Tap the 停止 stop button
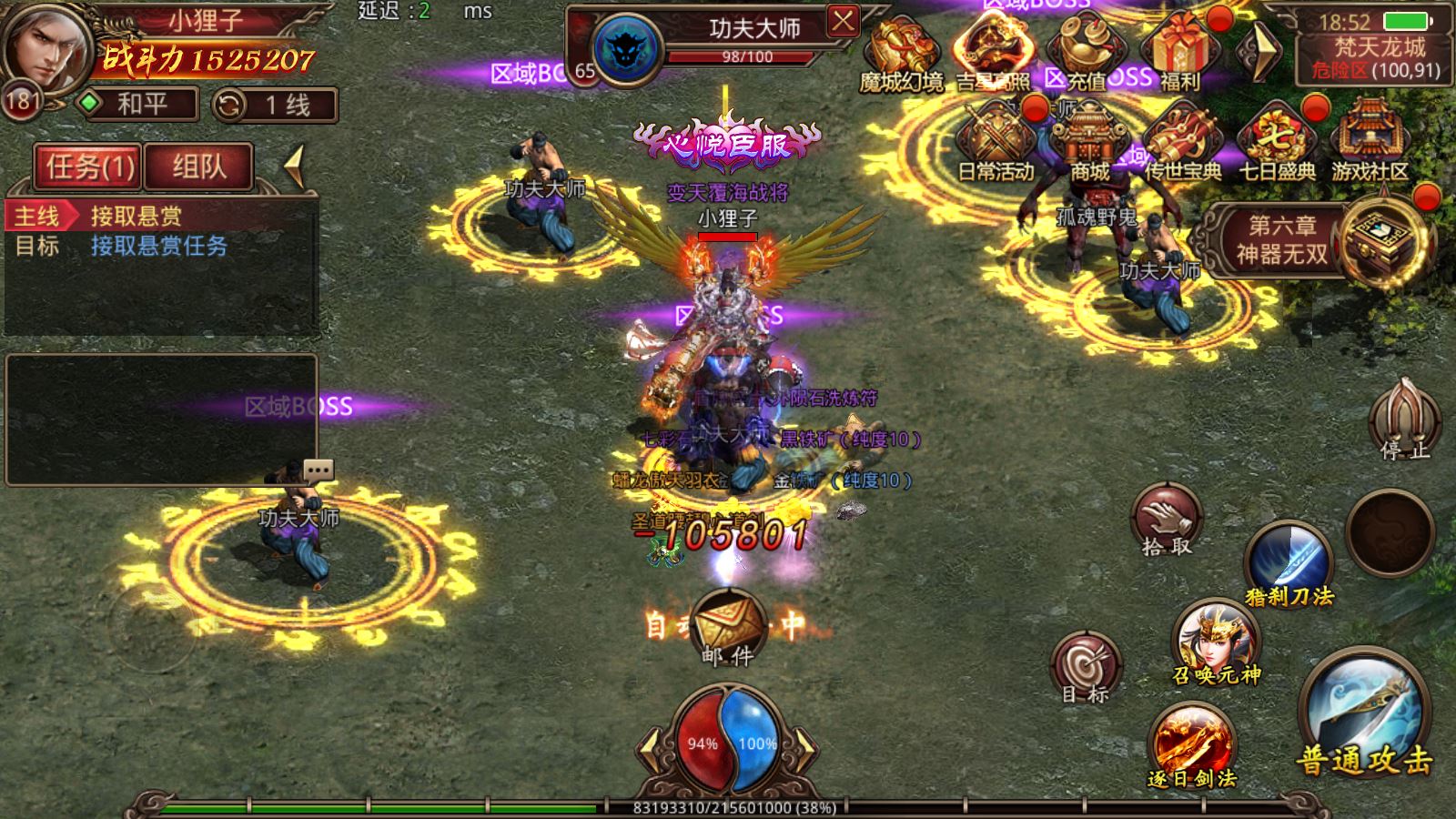 pos(1406,420)
